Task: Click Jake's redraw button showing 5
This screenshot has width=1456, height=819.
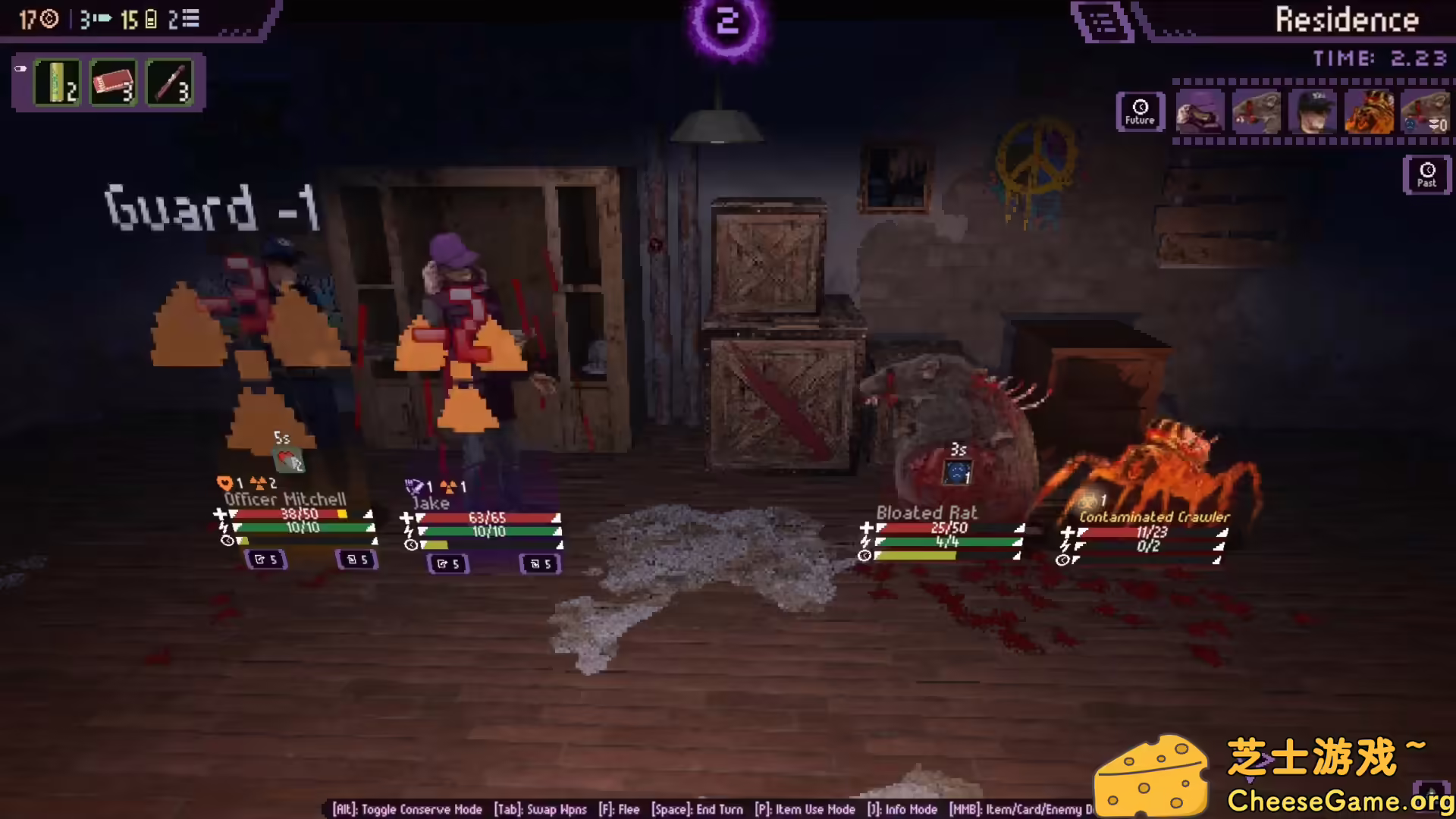Action: pos(540,563)
